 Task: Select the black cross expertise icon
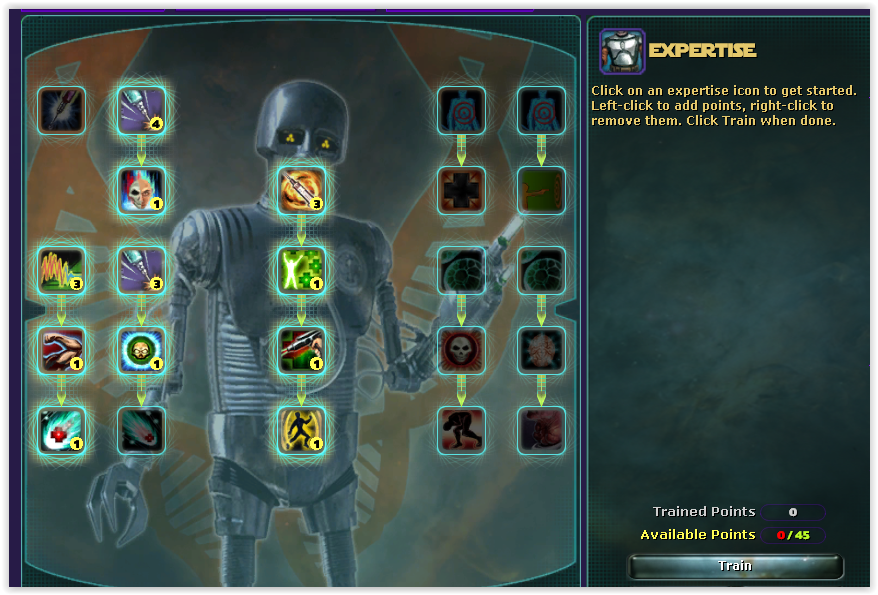tap(461, 190)
